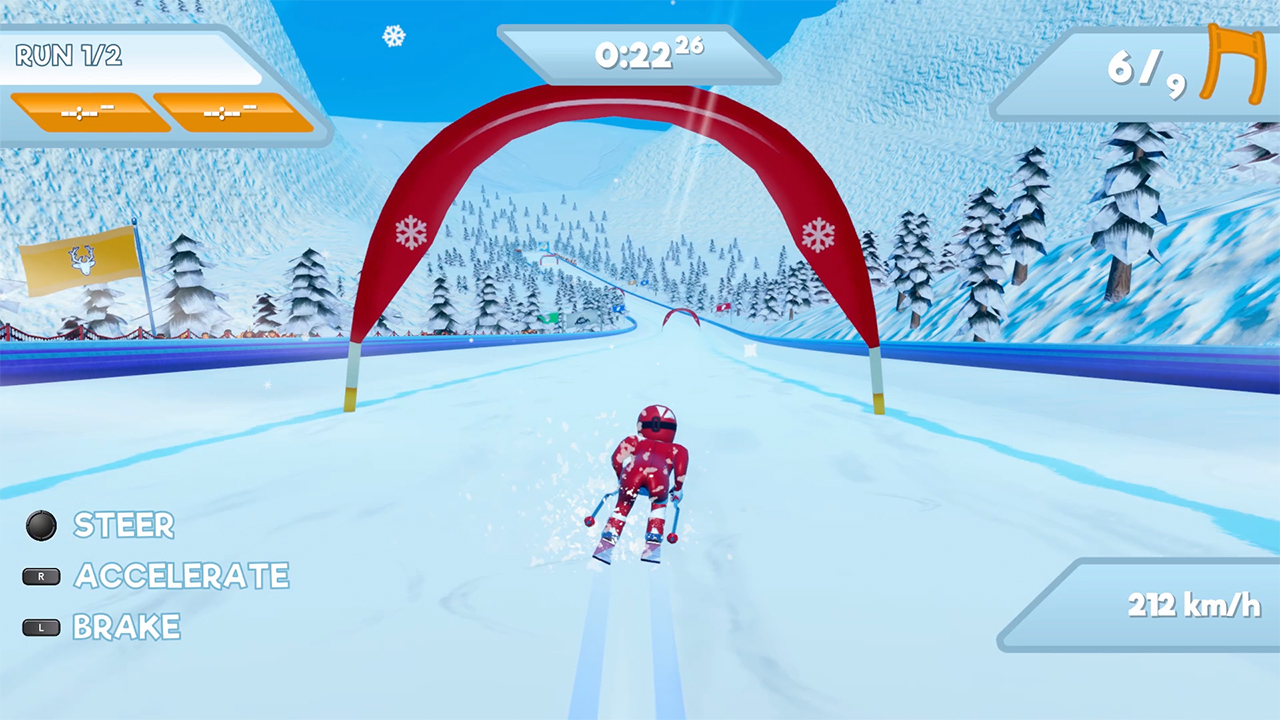The height and width of the screenshot is (720, 1280).
Task: Select the analog stick STEER icon
Action: tap(41, 526)
